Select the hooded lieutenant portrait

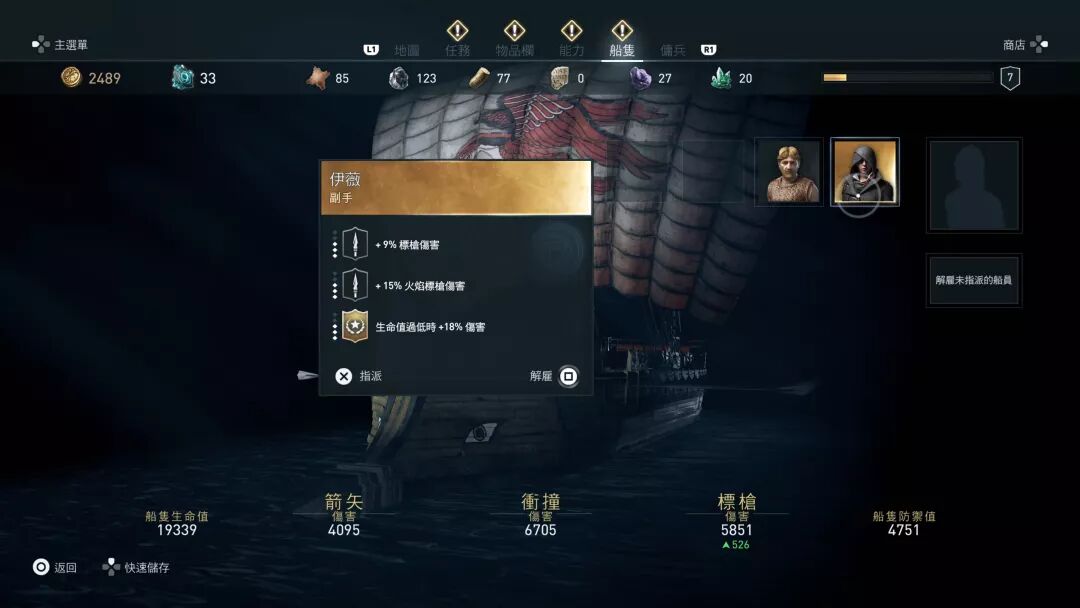click(x=865, y=172)
